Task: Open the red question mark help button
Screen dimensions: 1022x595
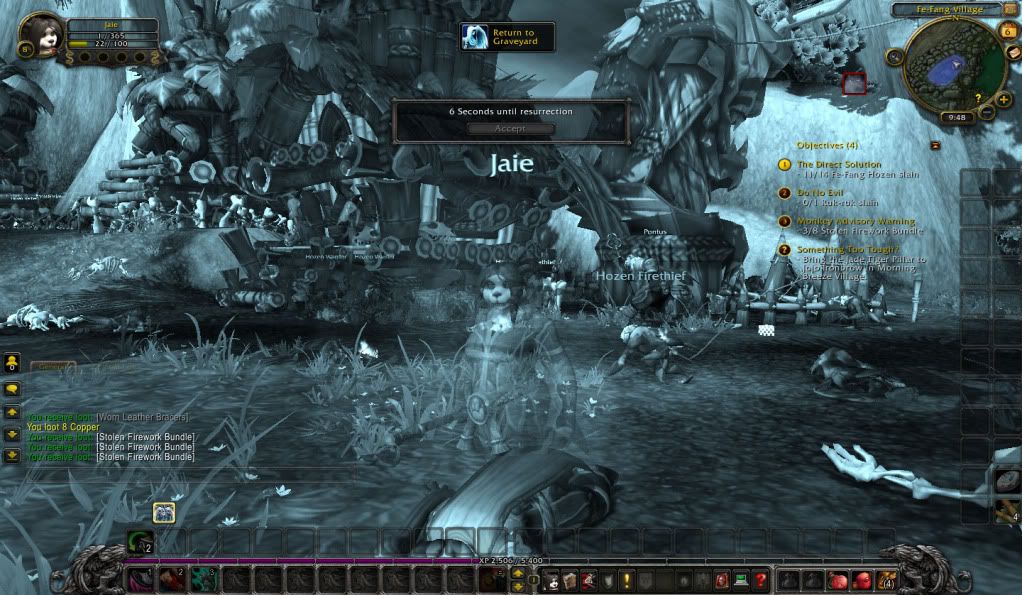Action: click(761, 580)
